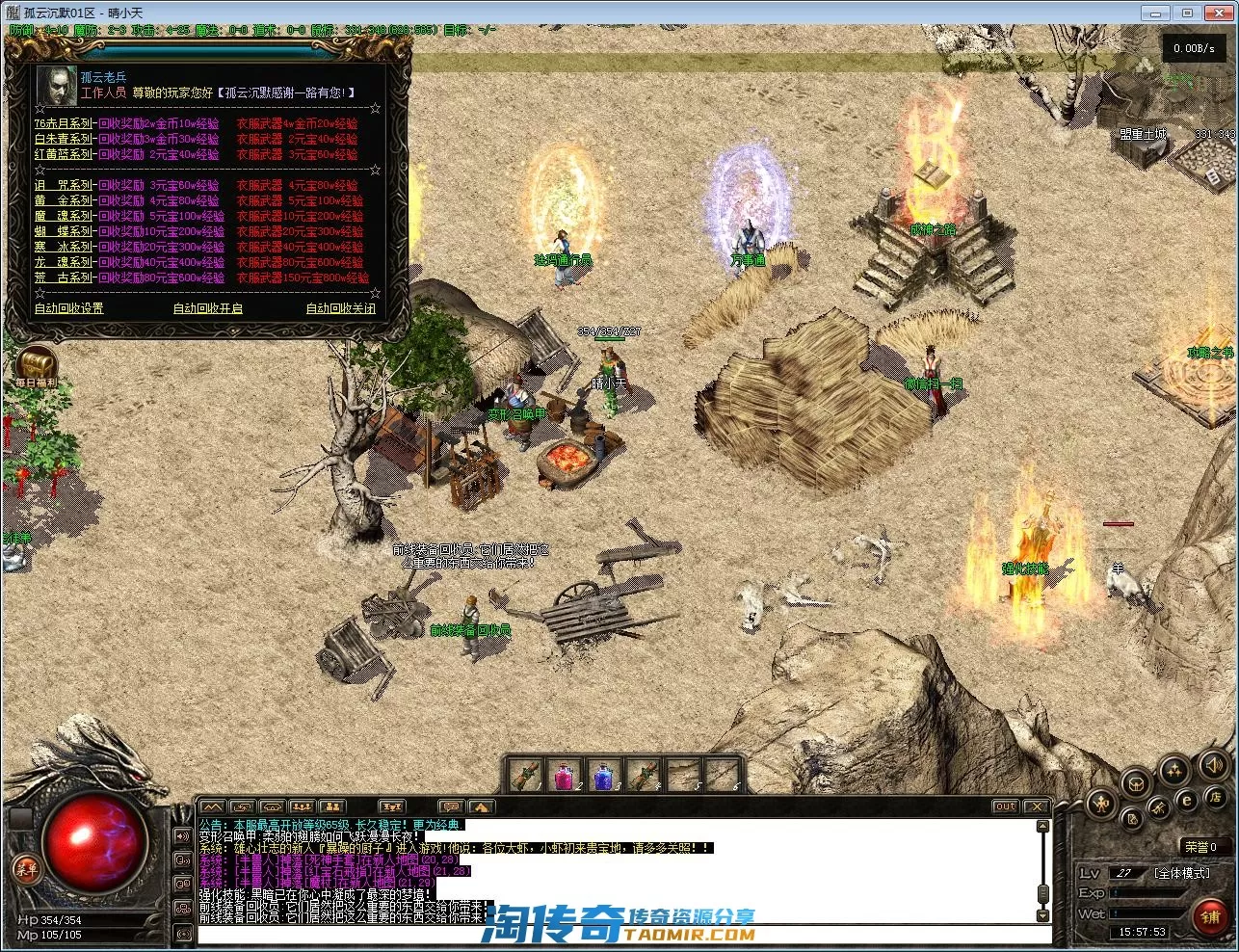Image resolution: width=1239 pixels, height=952 pixels.
Task: Turn off auto recycle via 自动回收关闭
Action: pyautogui.click(x=340, y=308)
